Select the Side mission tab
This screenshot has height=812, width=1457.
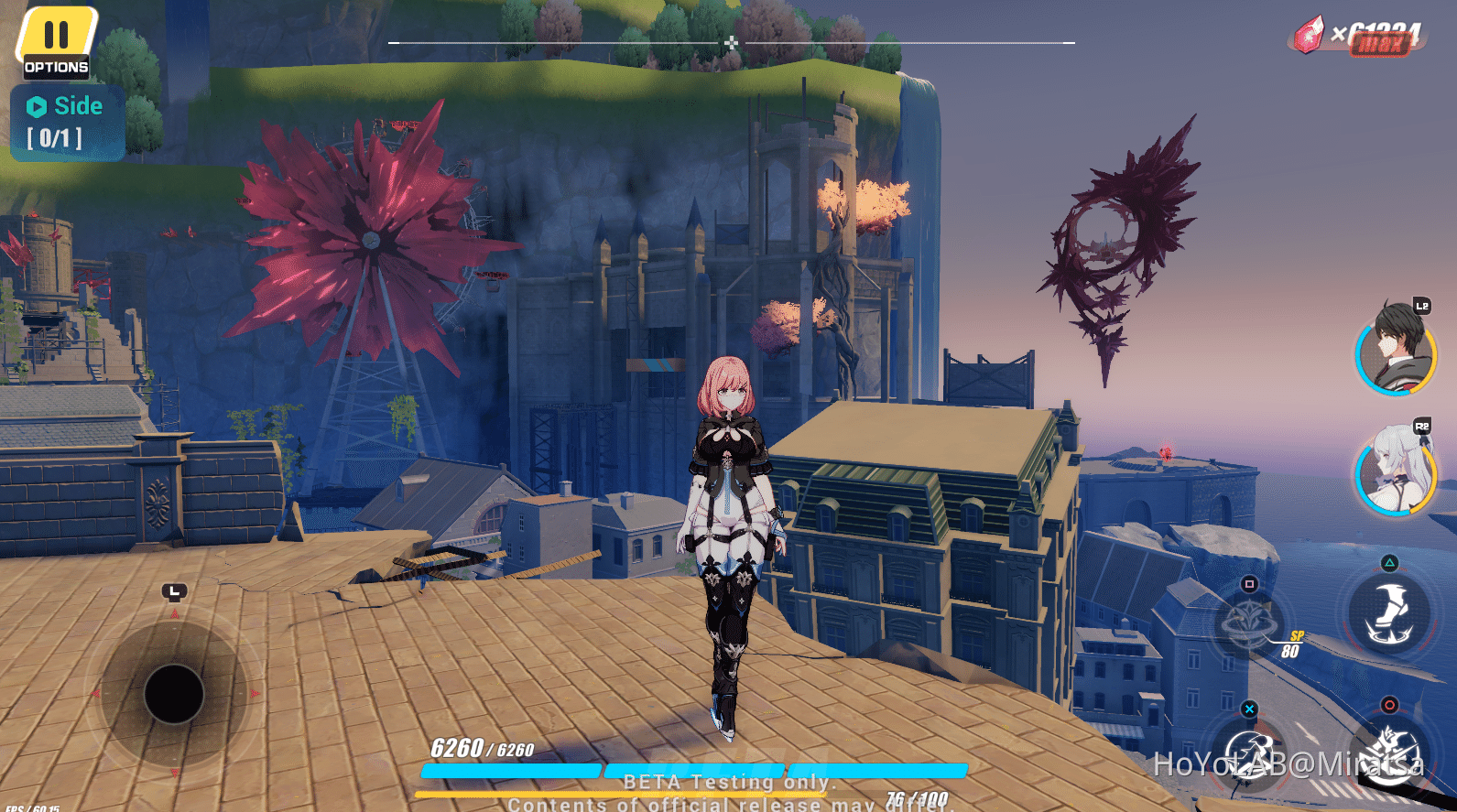point(78,105)
